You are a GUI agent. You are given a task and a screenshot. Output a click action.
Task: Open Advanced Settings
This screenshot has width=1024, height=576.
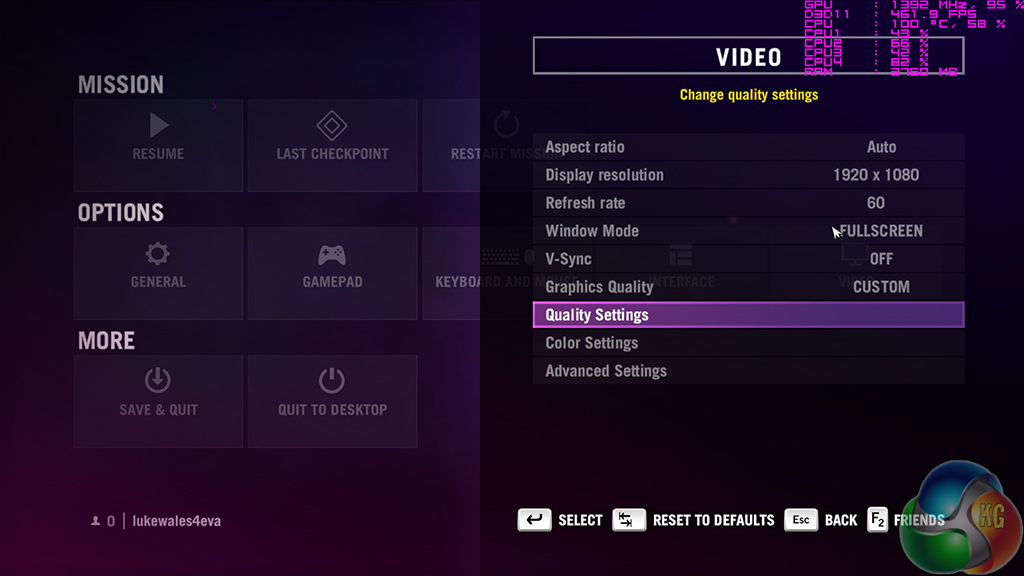tap(748, 371)
